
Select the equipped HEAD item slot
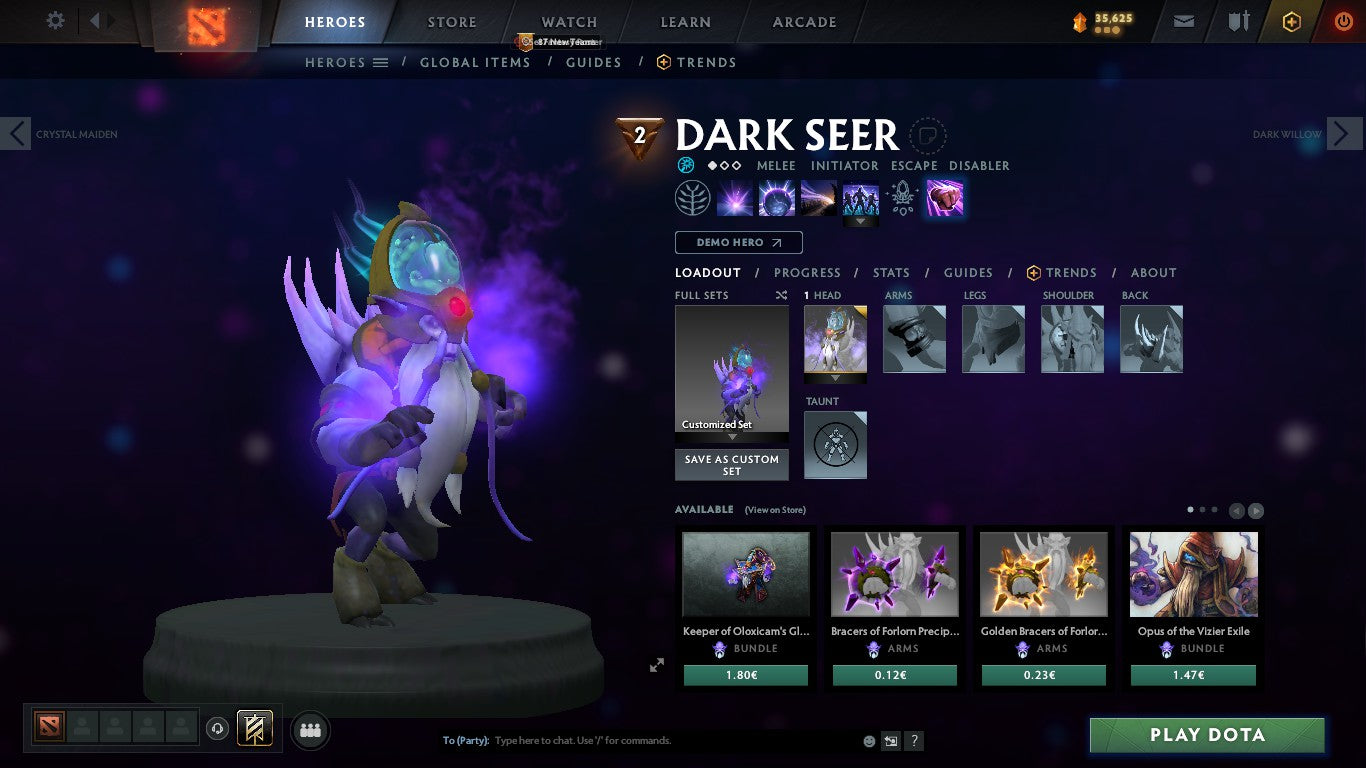point(835,339)
